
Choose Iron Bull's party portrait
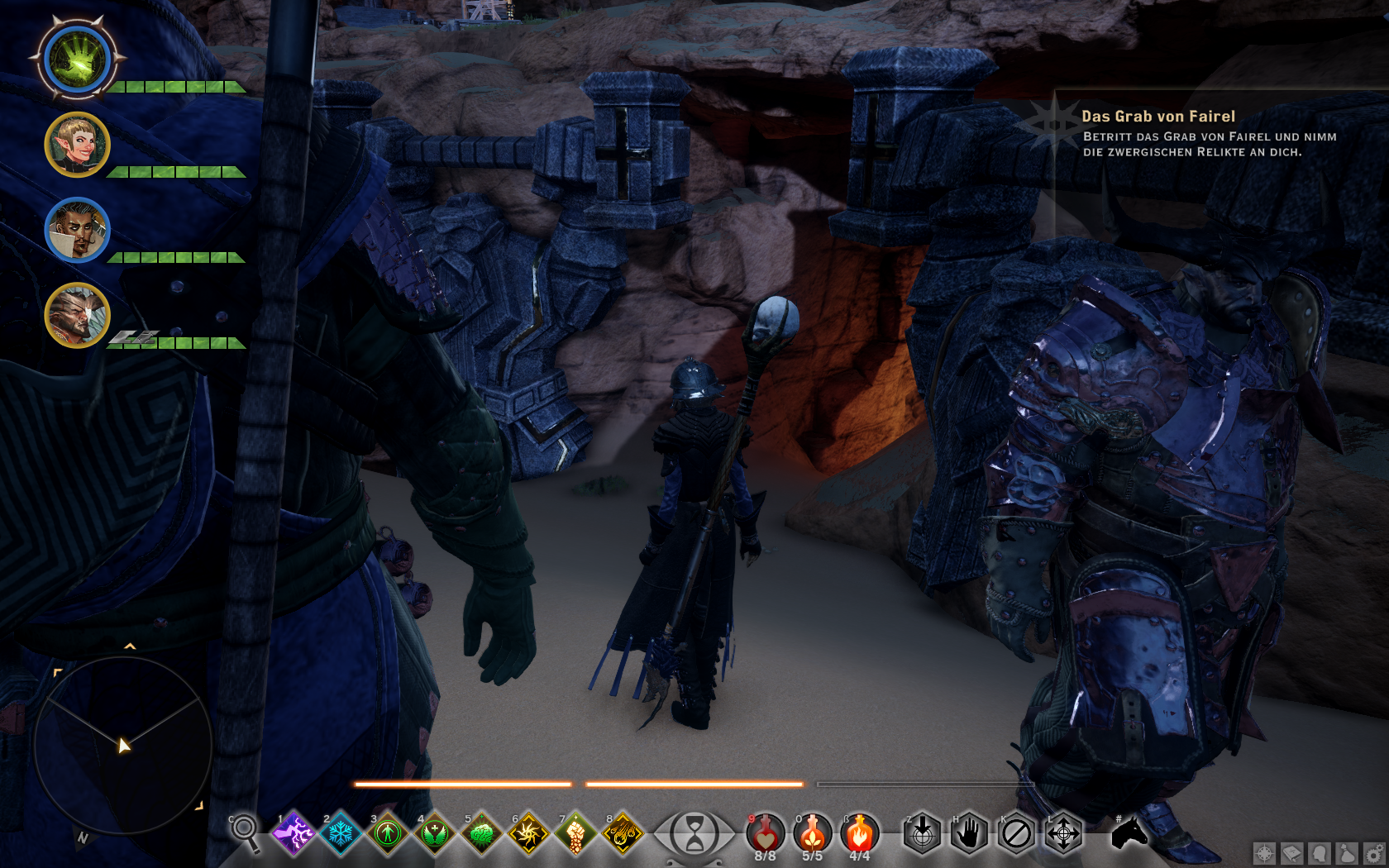click(77, 315)
